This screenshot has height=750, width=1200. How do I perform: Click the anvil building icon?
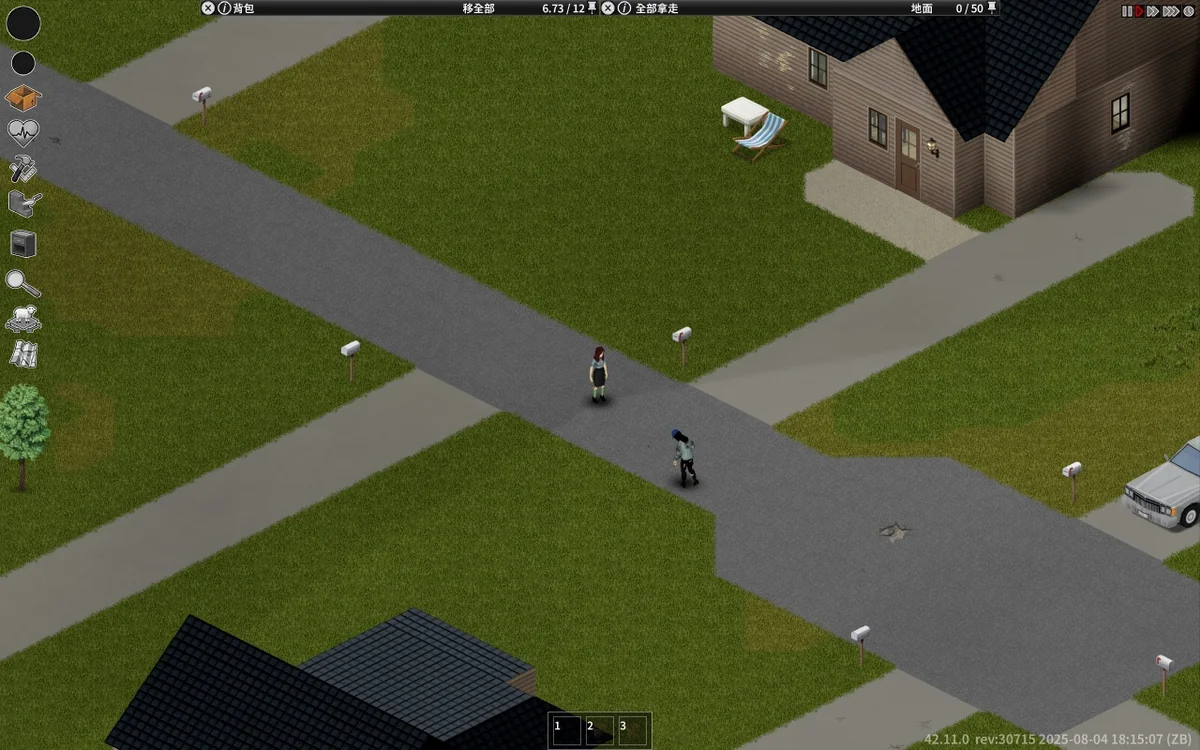click(x=24, y=204)
